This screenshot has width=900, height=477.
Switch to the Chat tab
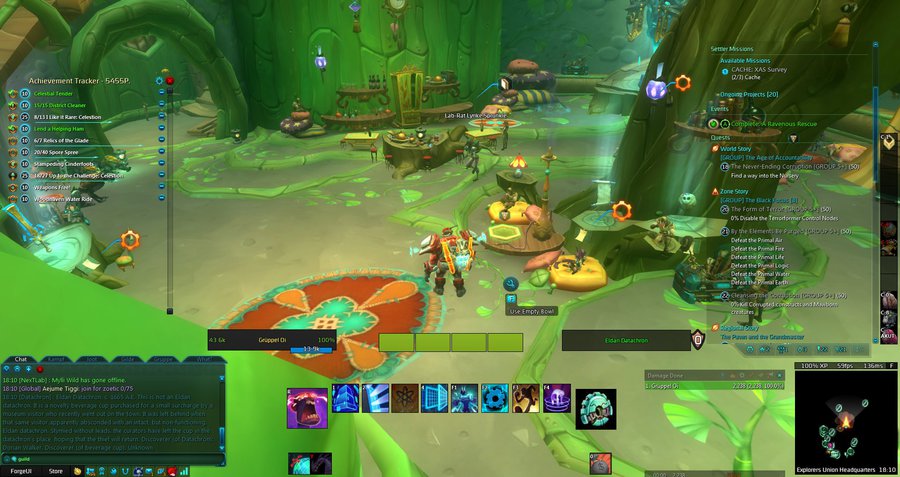(x=21, y=358)
